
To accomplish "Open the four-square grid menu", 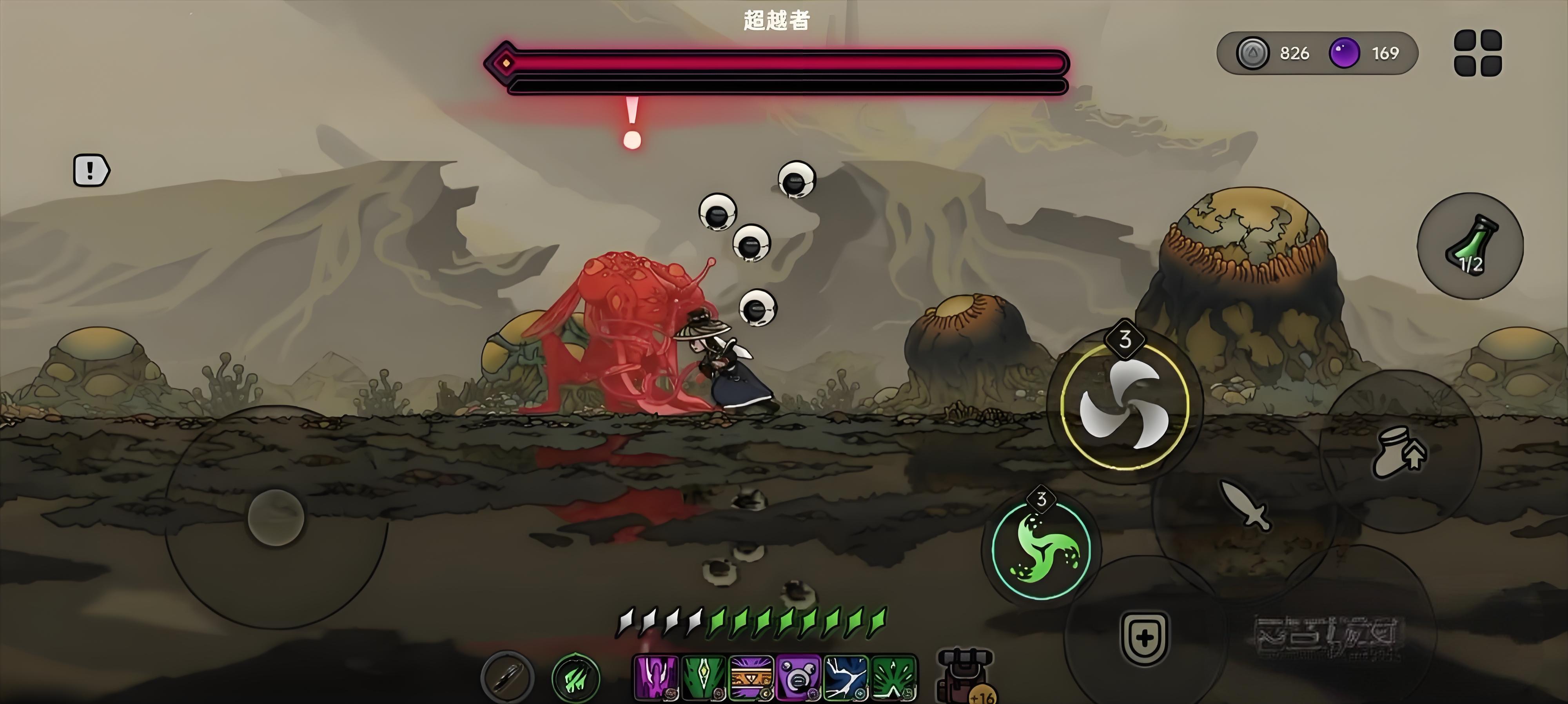I will [x=1477, y=53].
